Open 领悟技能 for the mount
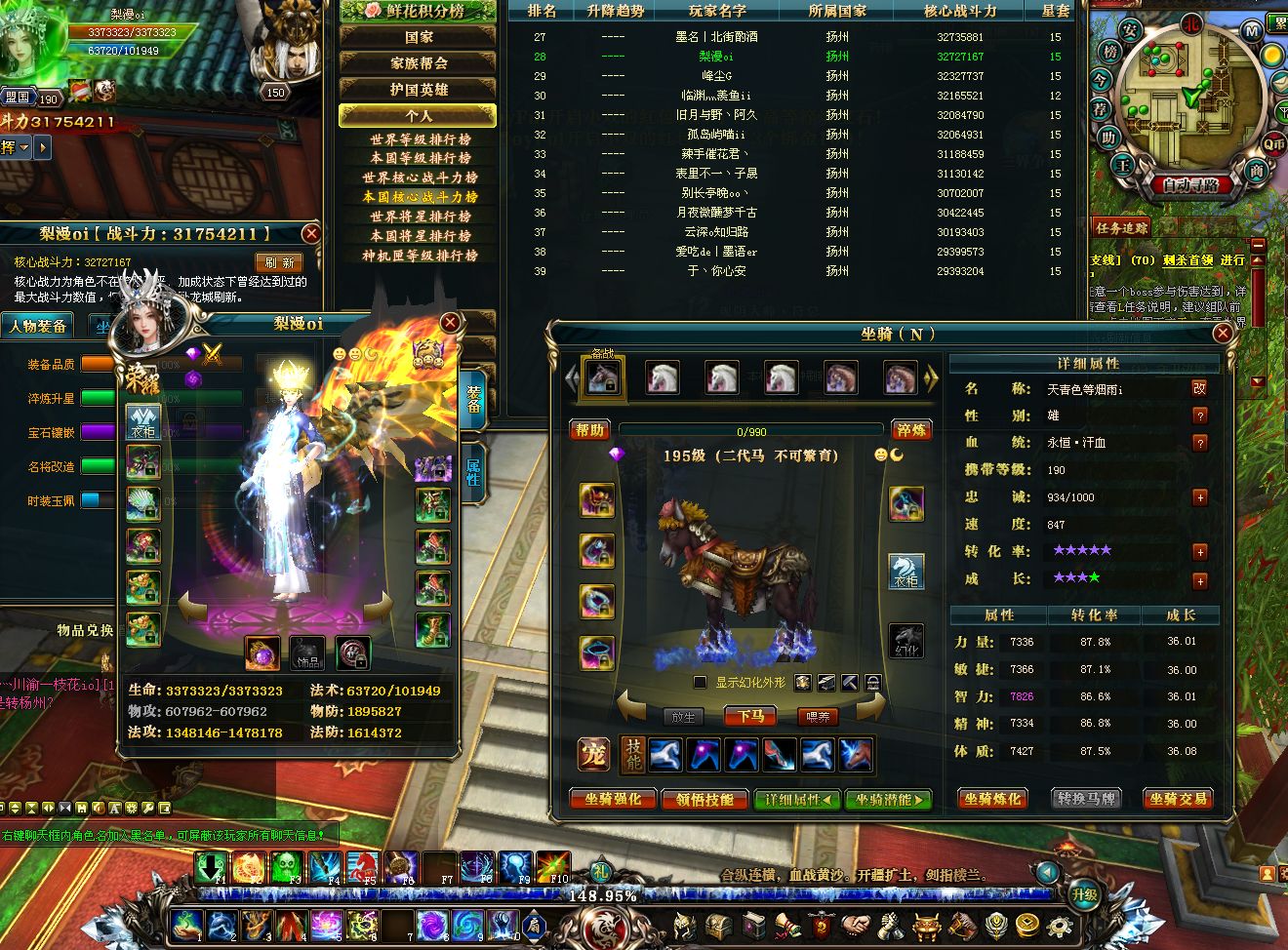Image resolution: width=1288 pixels, height=950 pixels. 704,800
